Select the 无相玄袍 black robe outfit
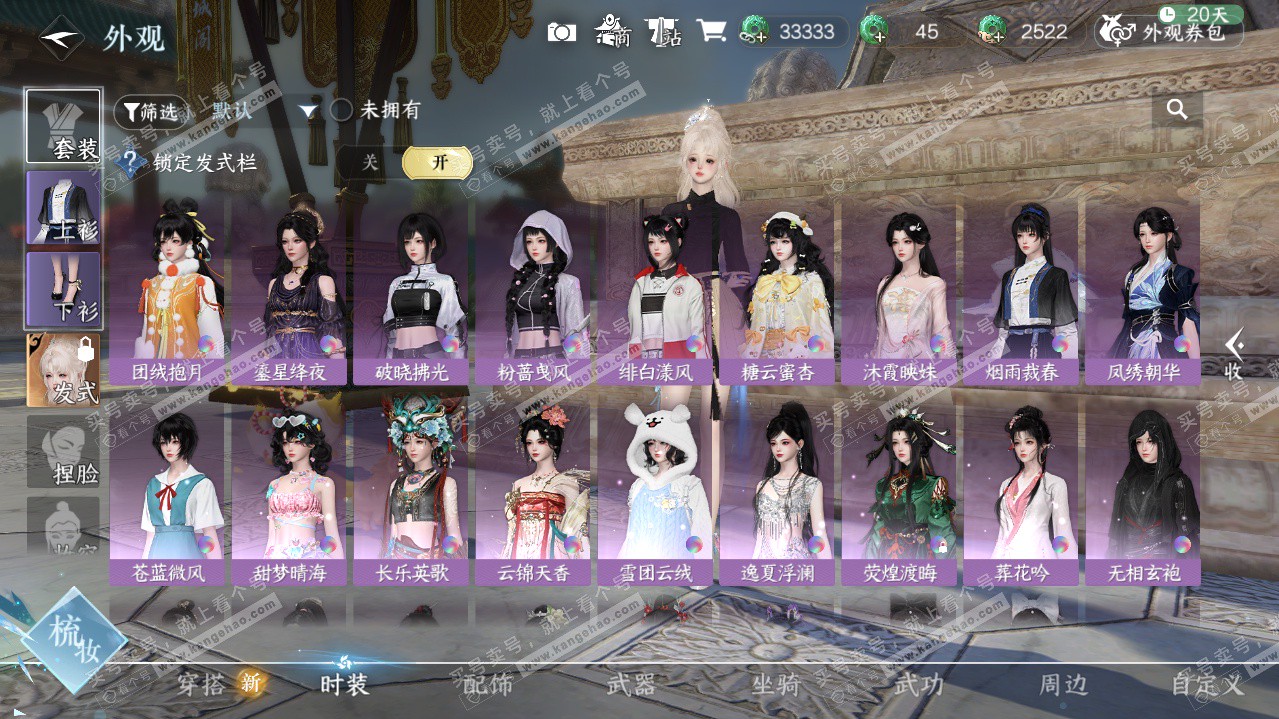This screenshot has height=719, width=1279. point(1143,490)
